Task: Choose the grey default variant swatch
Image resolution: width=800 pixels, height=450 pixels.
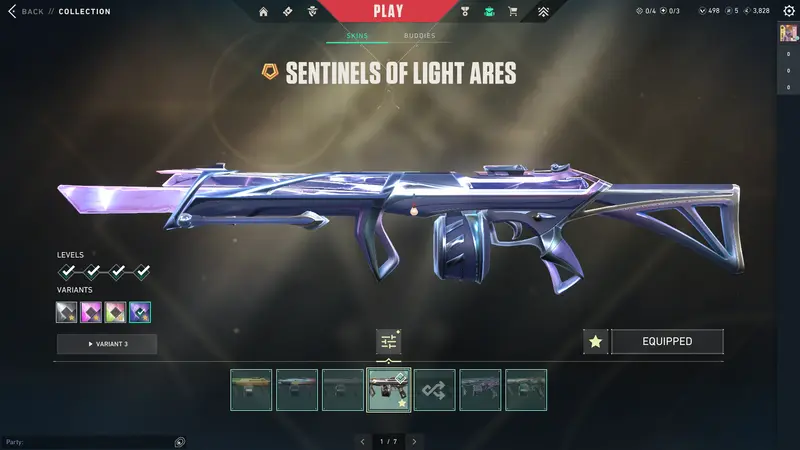Action: (x=67, y=312)
